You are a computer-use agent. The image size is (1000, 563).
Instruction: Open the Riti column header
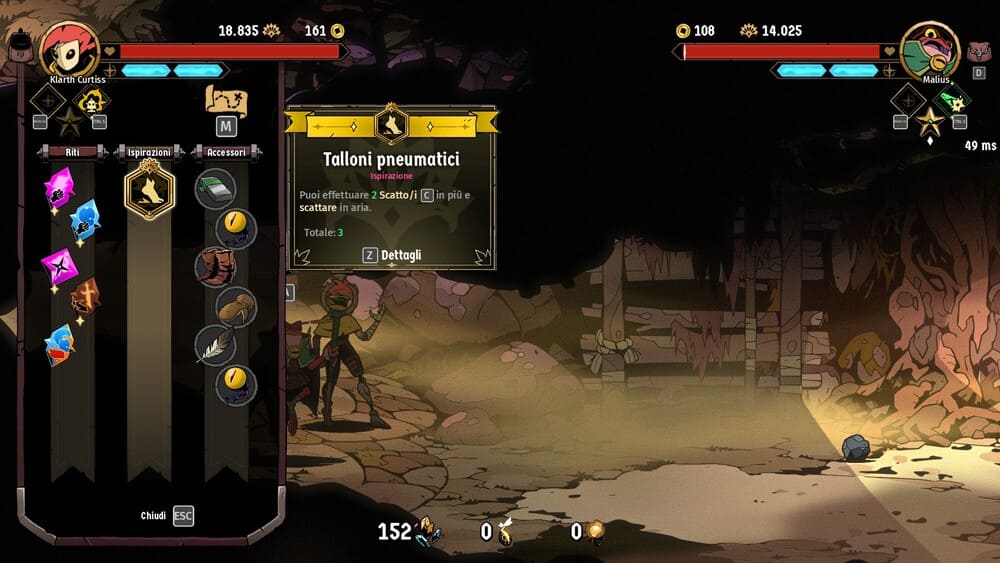[x=72, y=152]
